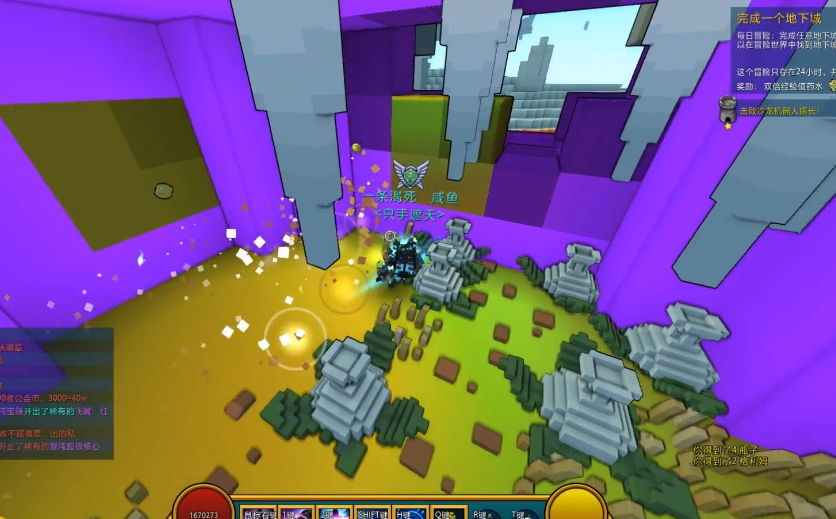Select the H key hotbar slot
Screen dimensions: 836x519
click(410, 513)
